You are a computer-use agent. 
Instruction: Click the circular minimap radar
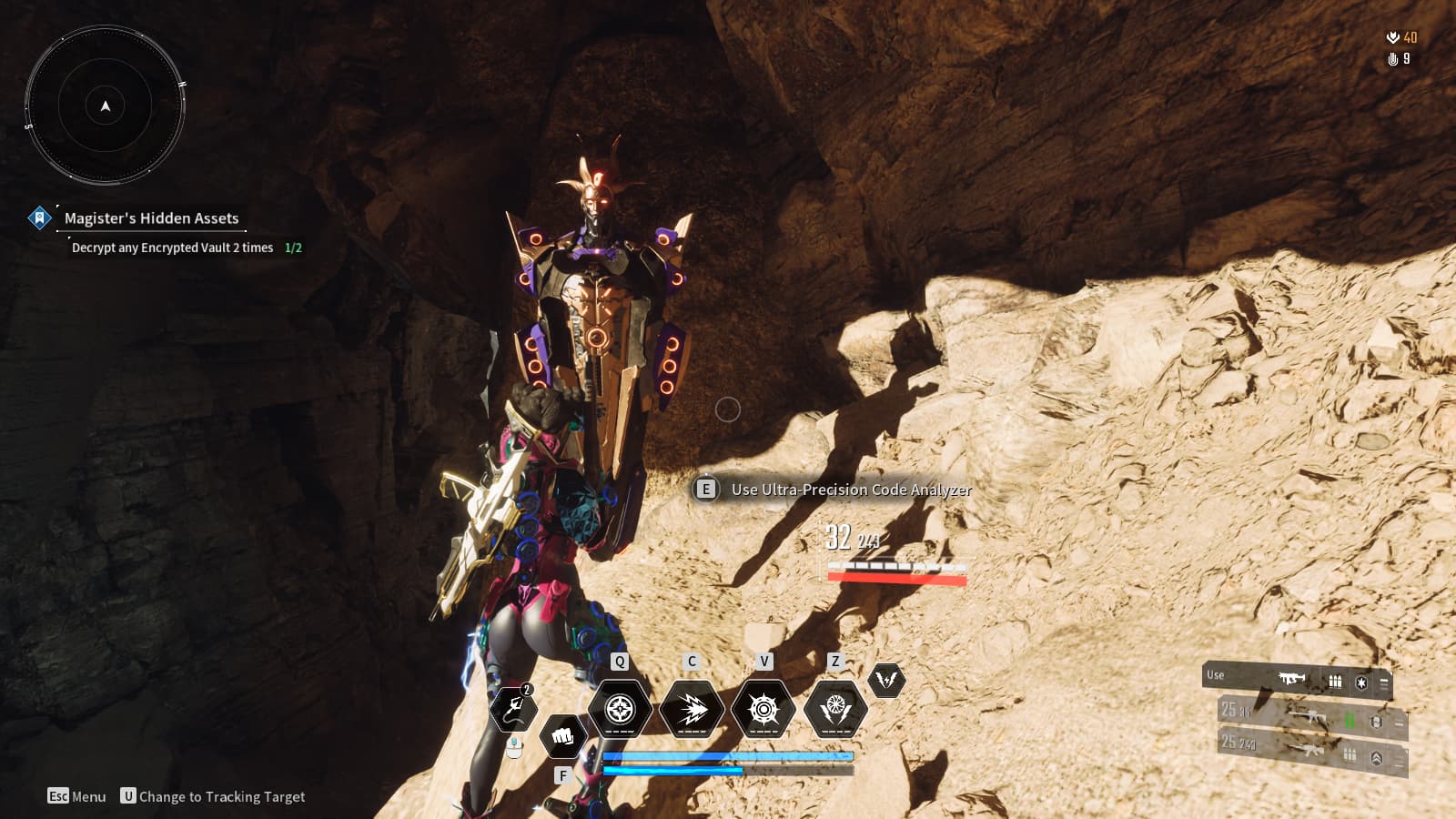tap(106, 106)
